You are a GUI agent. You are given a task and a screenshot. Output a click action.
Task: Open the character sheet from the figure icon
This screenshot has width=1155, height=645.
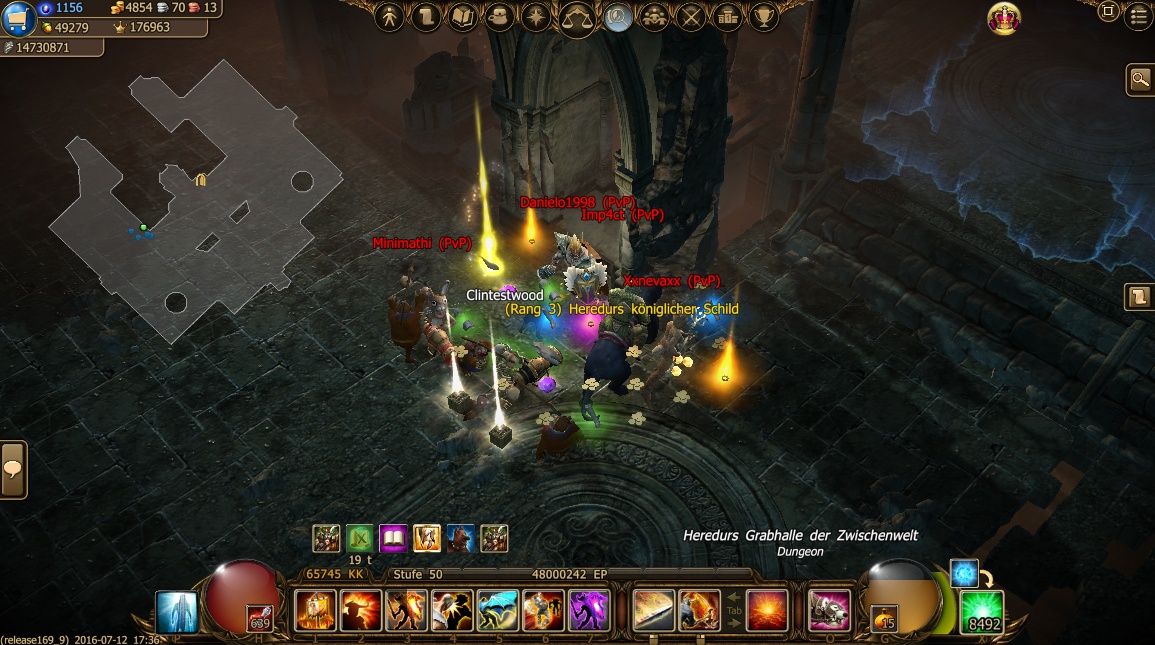[x=390, y=17]
